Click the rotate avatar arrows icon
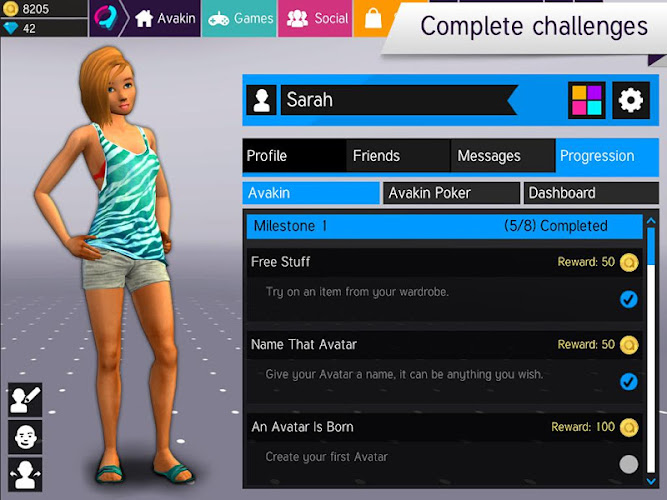Screen dimensions: 667x500 (24, 473)
